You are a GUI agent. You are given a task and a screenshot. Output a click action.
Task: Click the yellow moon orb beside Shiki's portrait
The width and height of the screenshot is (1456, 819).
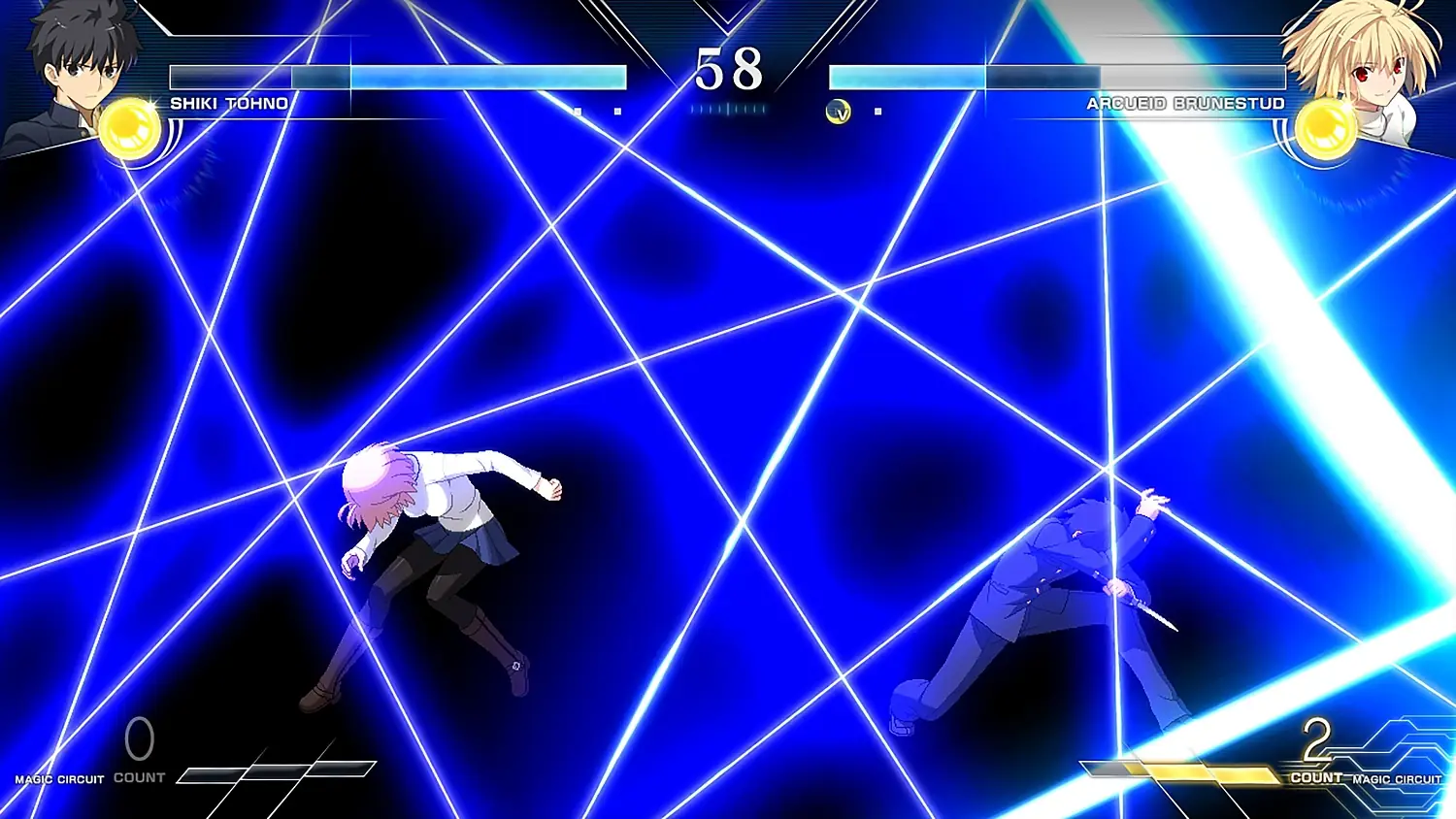point(129,124)
